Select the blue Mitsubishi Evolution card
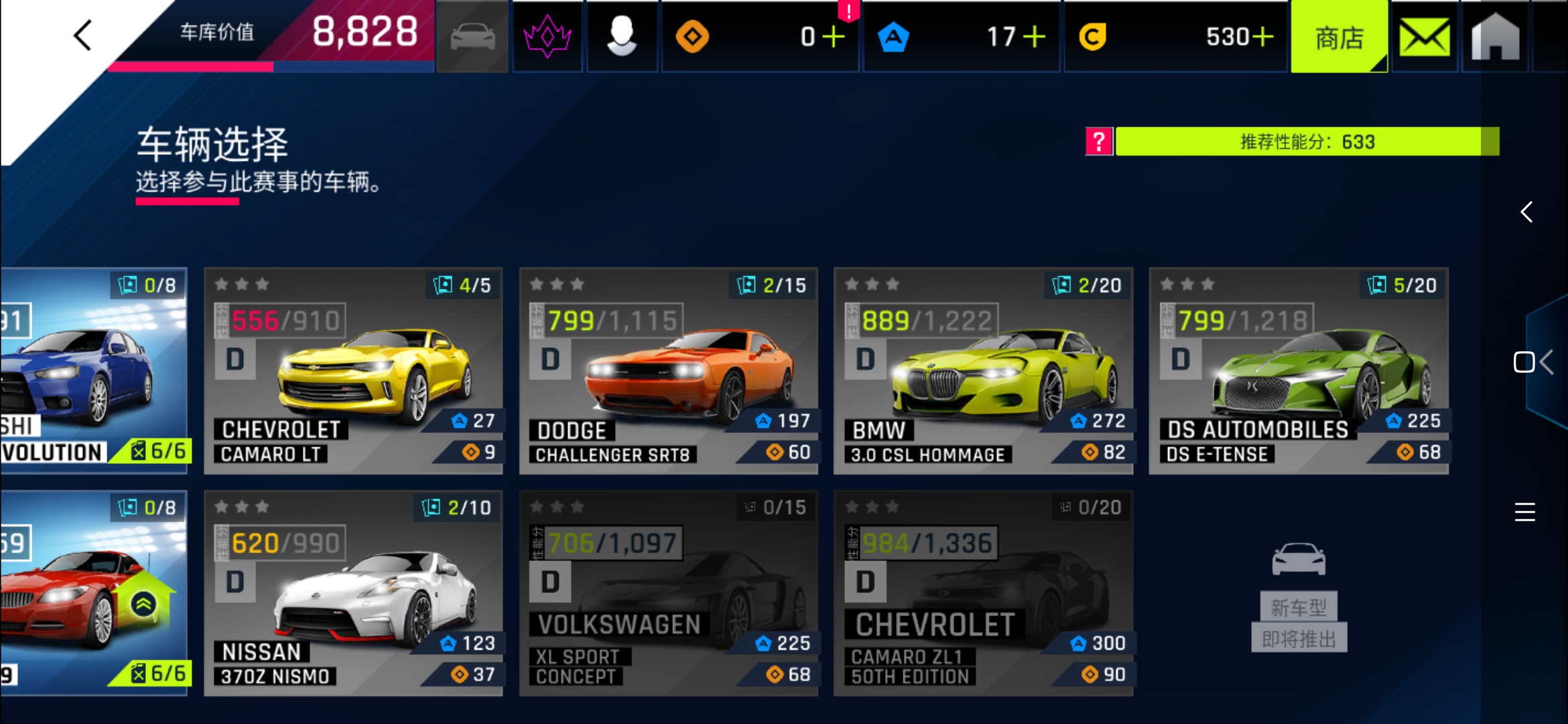The image size is (1568, 724). pos(94,371)
